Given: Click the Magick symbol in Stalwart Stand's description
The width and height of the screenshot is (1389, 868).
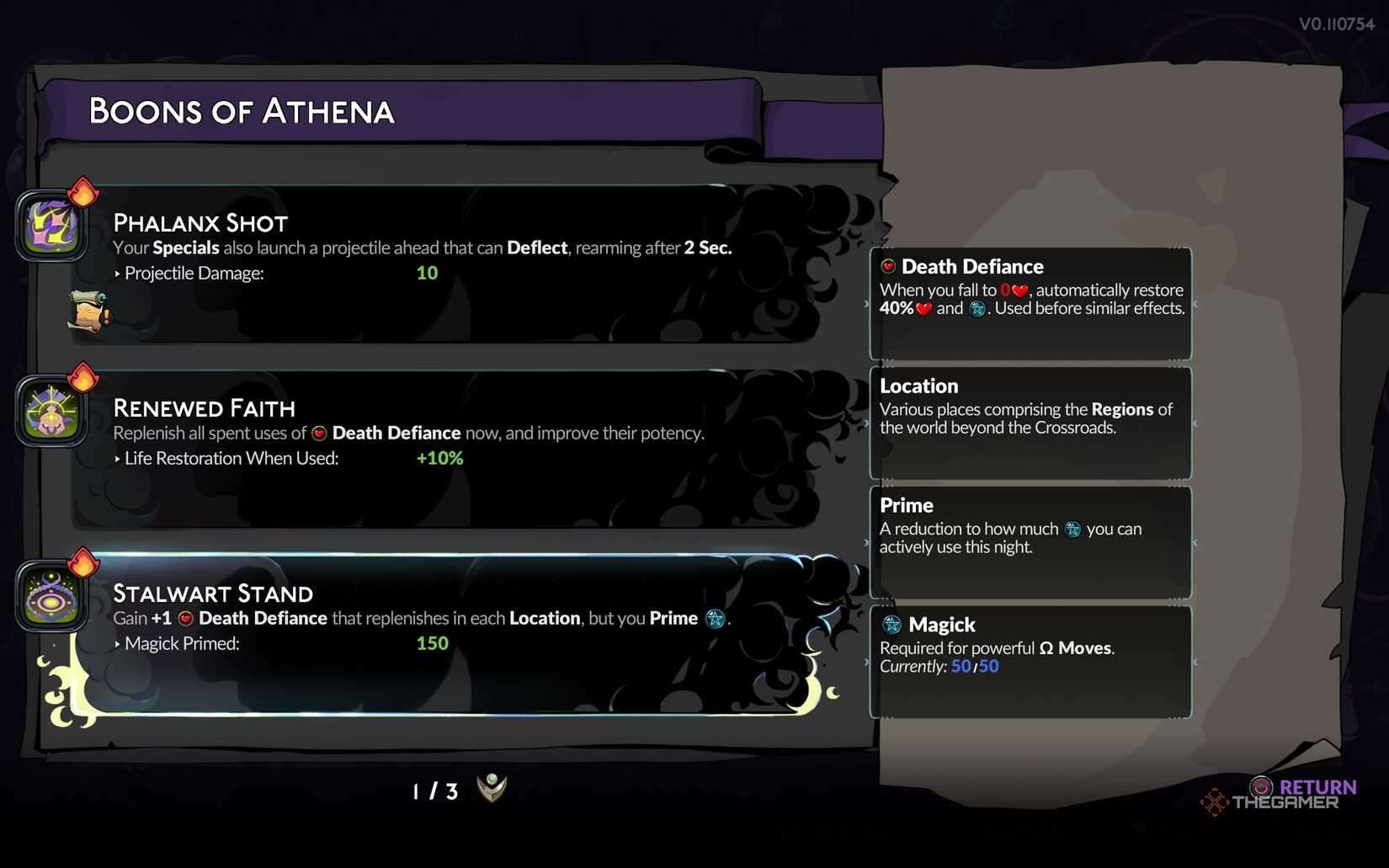Looking at the screenshot, I should [x=716, y=619].
